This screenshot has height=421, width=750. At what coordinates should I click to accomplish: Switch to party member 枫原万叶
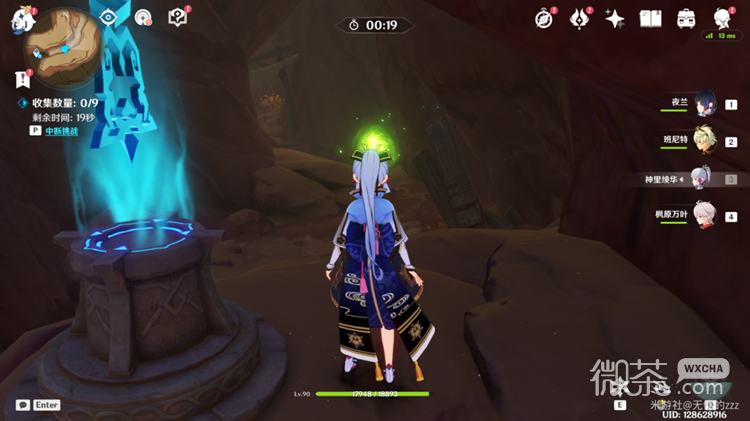tap(702, 216)
